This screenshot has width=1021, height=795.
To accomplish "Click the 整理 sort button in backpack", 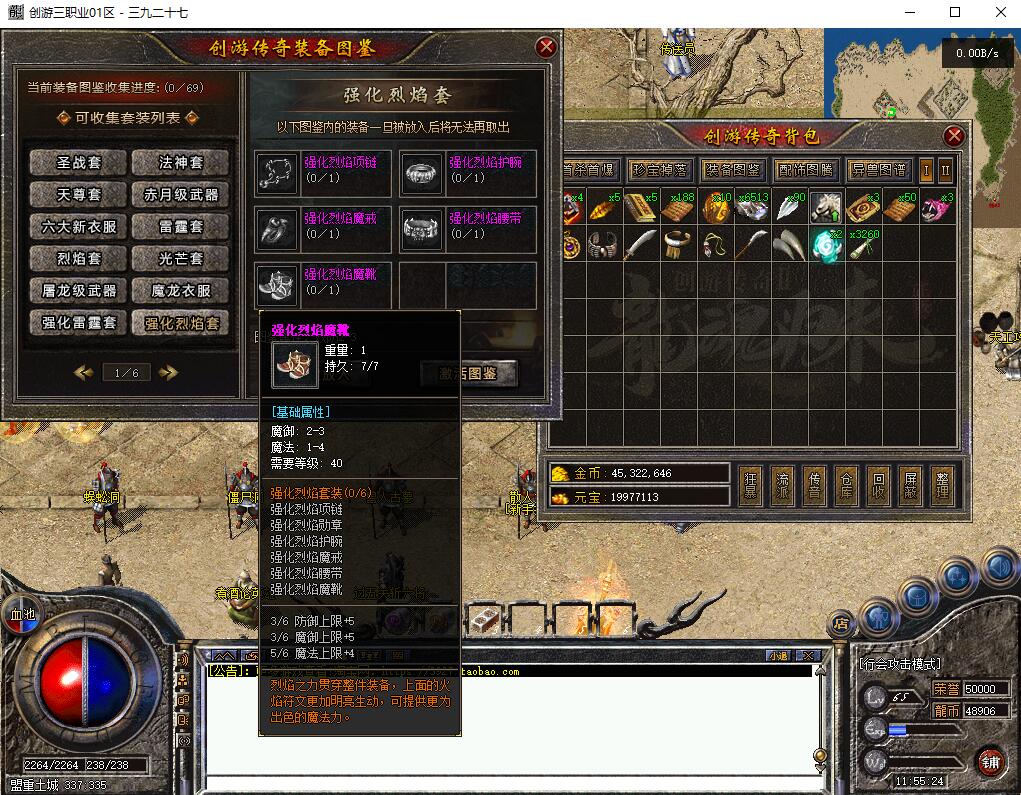I will 942,485.
